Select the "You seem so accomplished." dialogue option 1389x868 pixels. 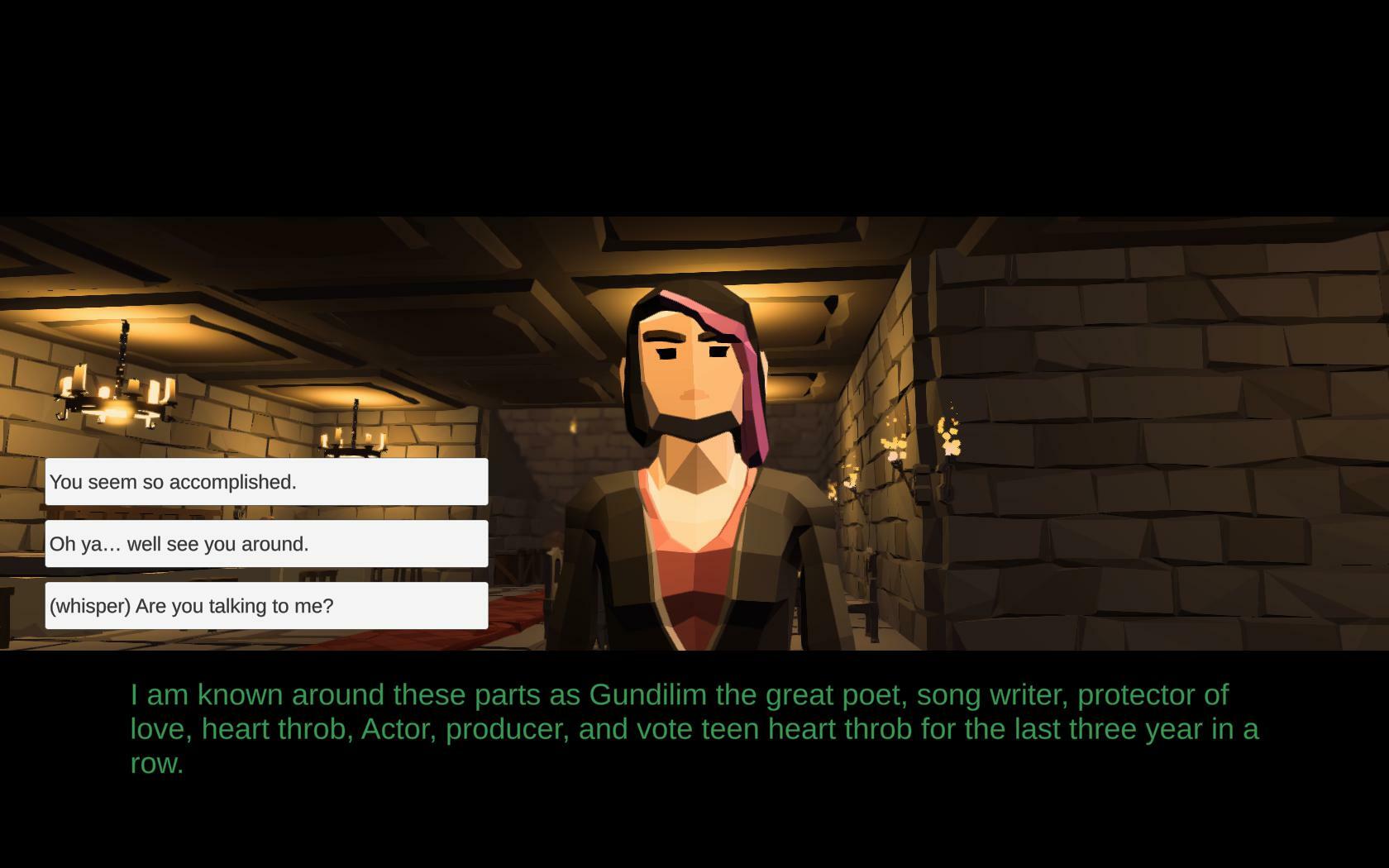point(266,481)
